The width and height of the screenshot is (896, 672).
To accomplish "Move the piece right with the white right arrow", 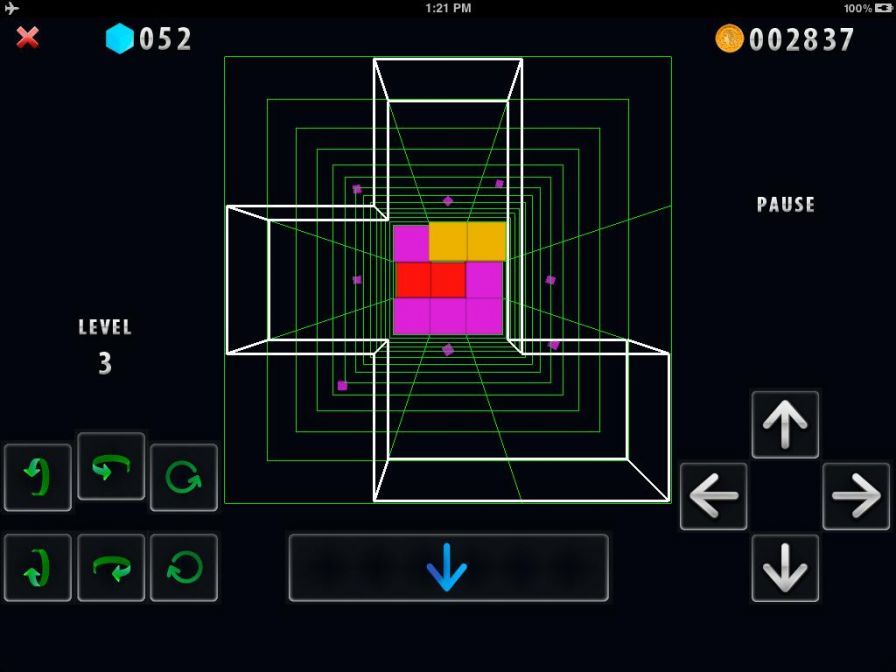I will click(856, 496).
